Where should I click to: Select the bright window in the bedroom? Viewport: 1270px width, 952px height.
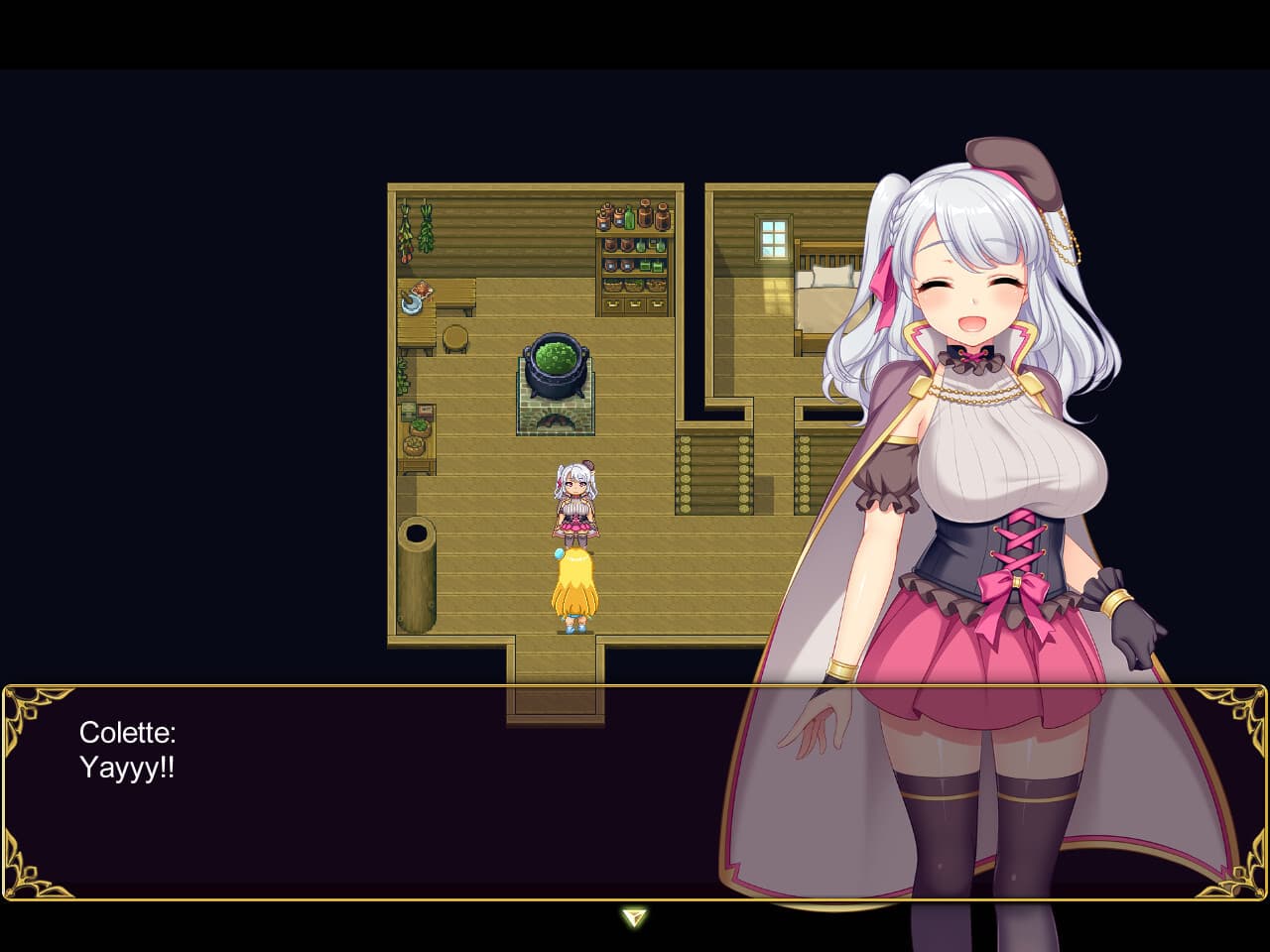click(773, 238)
